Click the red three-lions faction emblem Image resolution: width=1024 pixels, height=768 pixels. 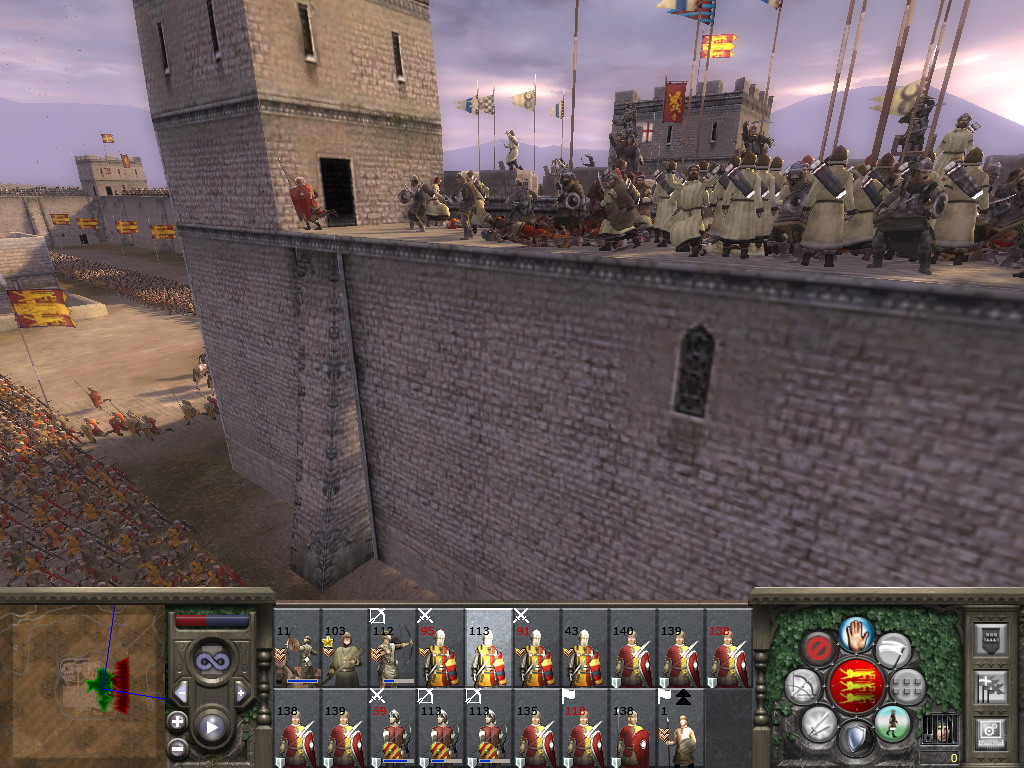(x=855, y=686)
